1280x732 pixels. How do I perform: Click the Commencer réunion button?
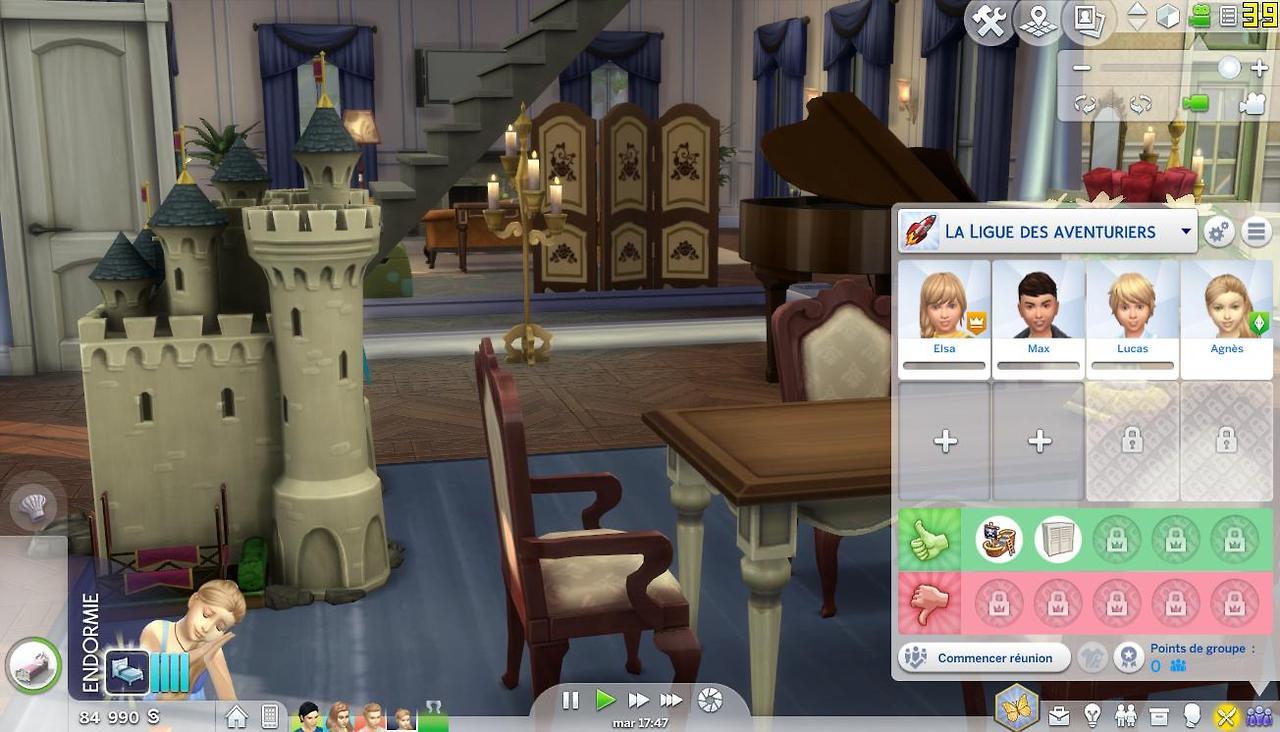(983, 658)
